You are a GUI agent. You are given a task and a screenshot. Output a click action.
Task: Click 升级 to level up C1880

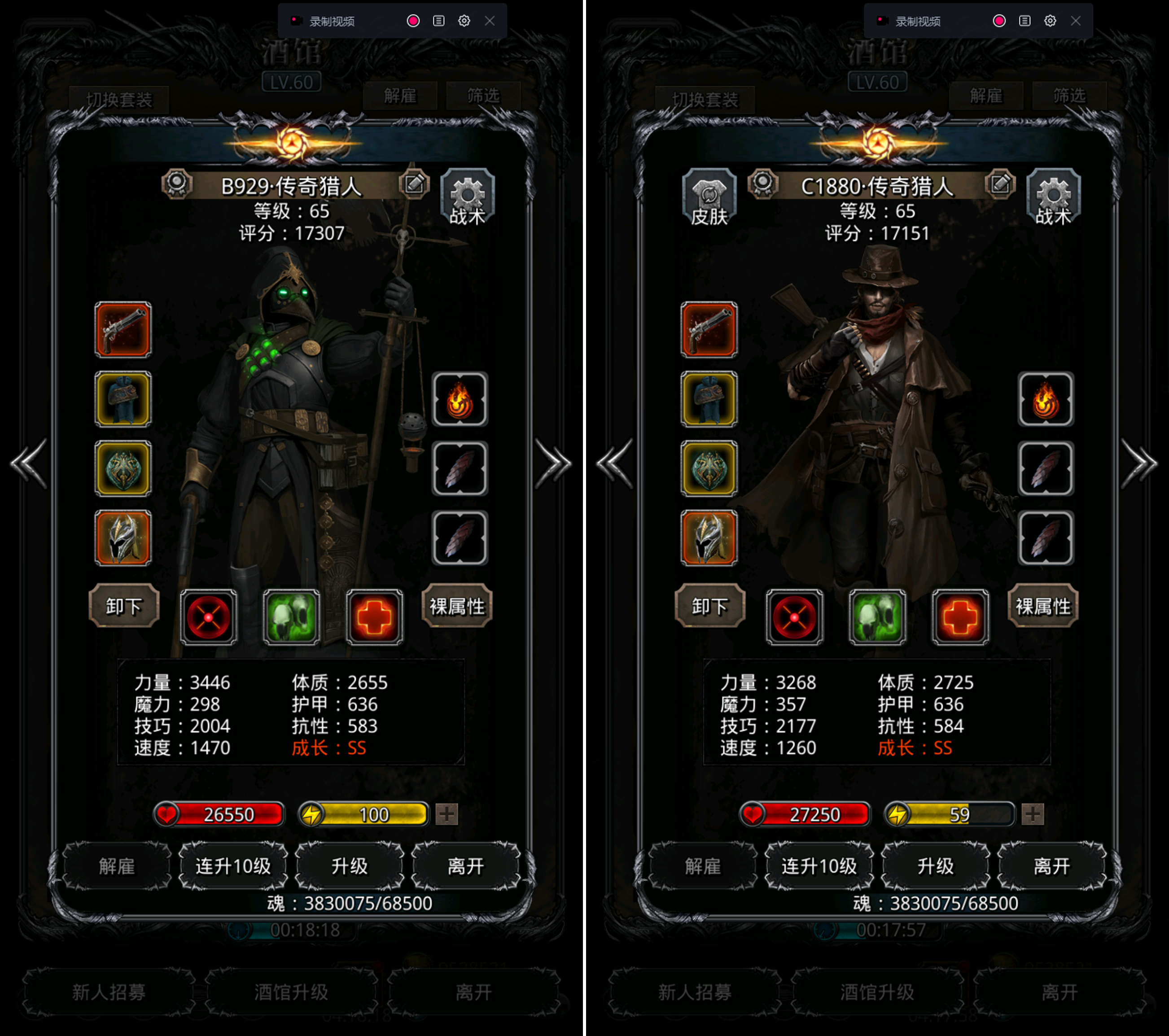tap(935, 866)
